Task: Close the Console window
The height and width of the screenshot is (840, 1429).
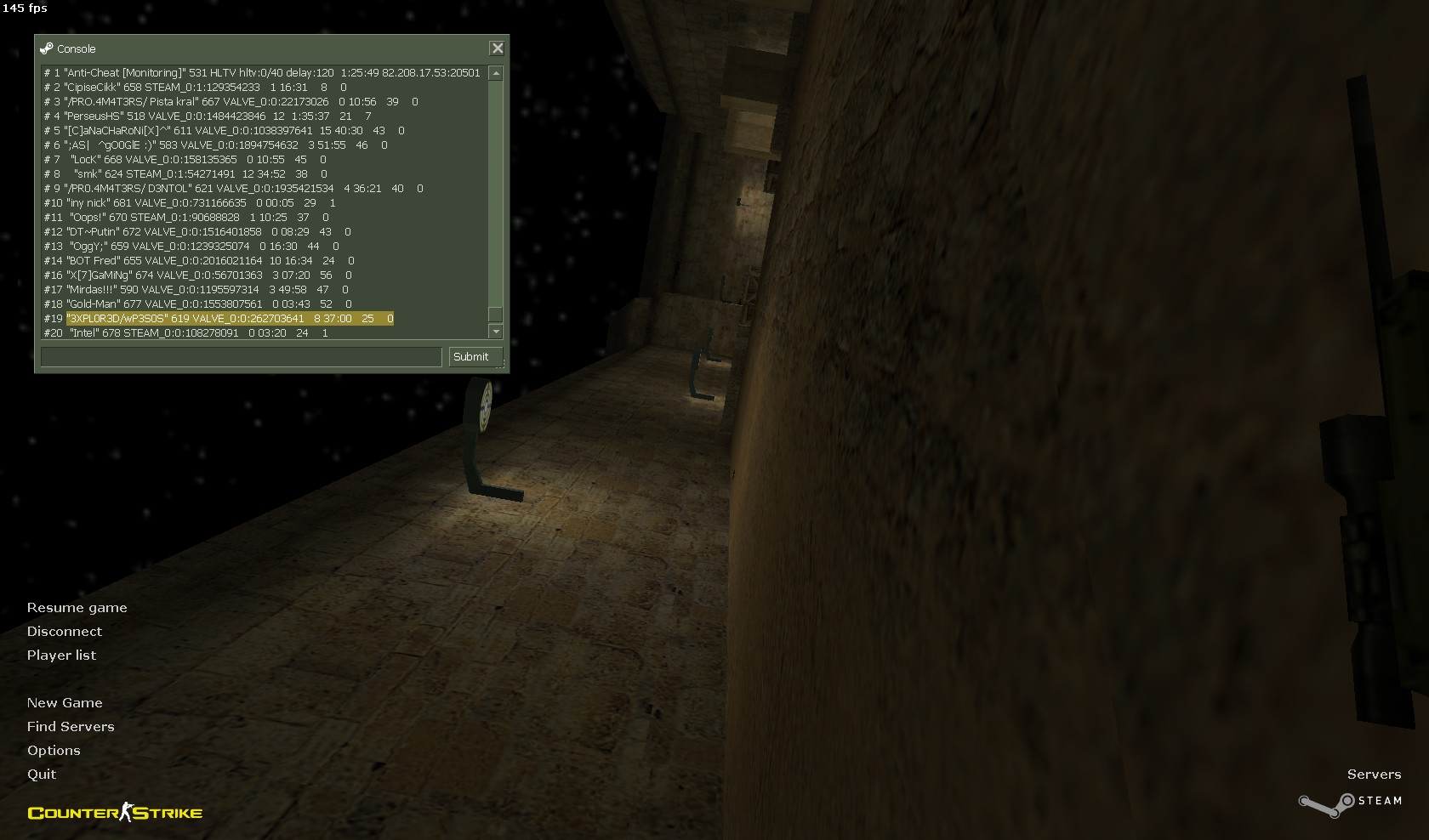Action: click(x=498, y=48)
